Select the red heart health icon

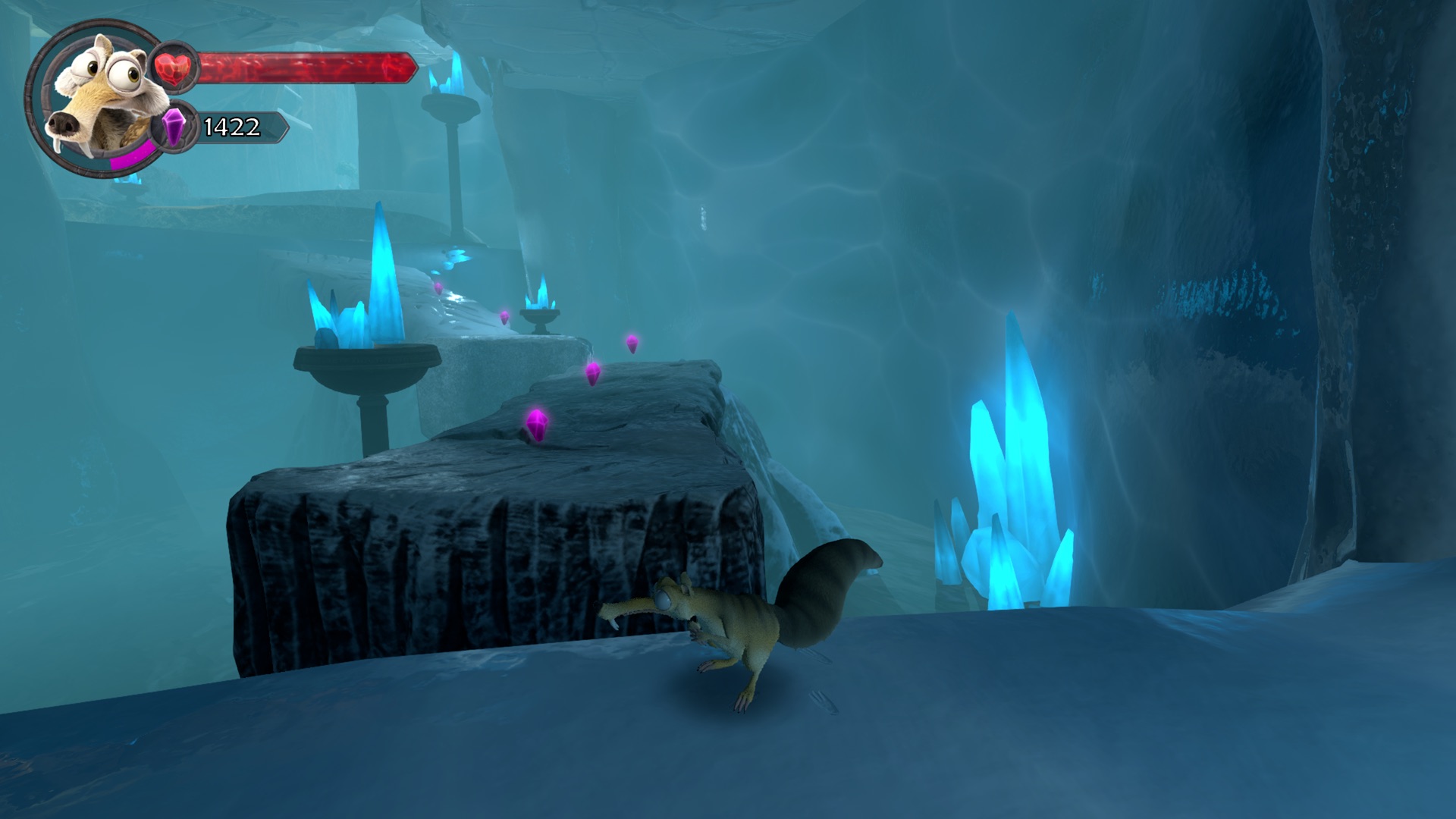pyautogui.click(x=175, y=67)
